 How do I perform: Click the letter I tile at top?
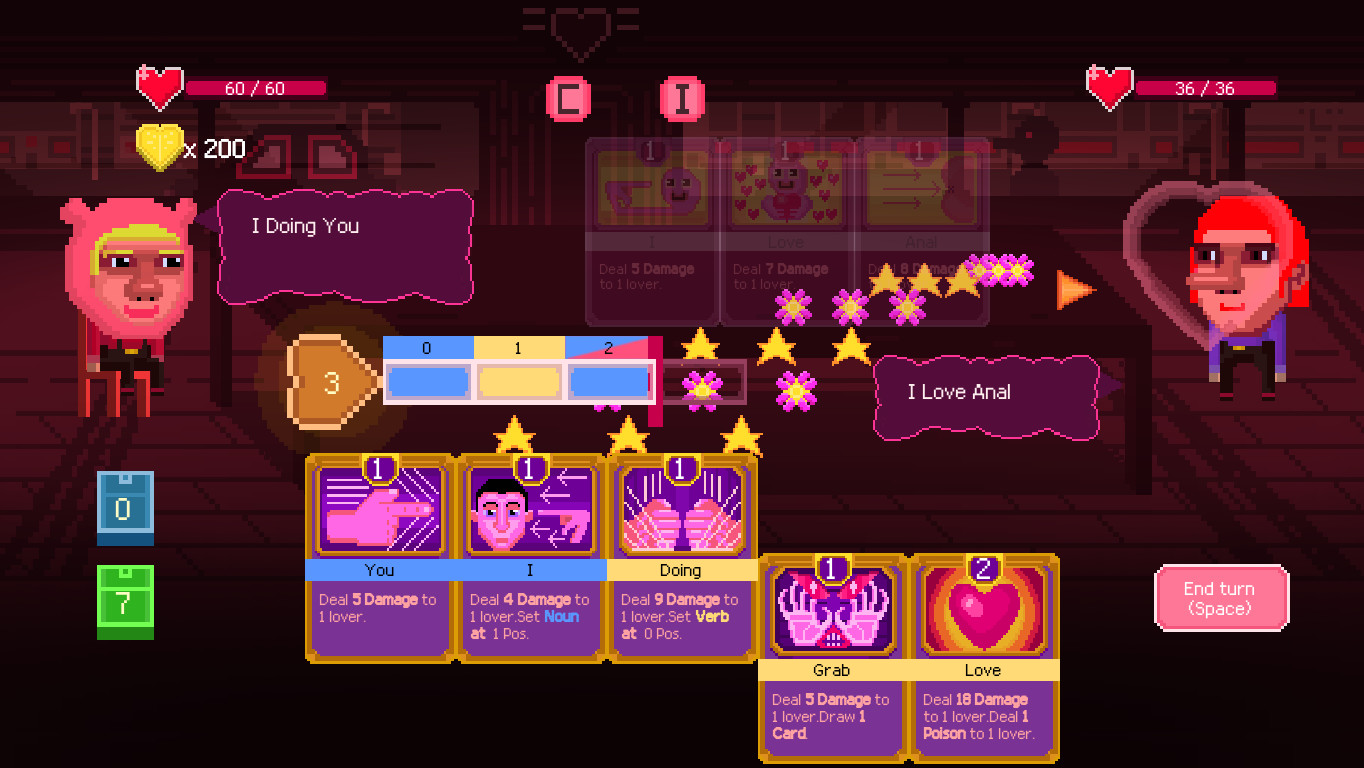coord(683,99)
